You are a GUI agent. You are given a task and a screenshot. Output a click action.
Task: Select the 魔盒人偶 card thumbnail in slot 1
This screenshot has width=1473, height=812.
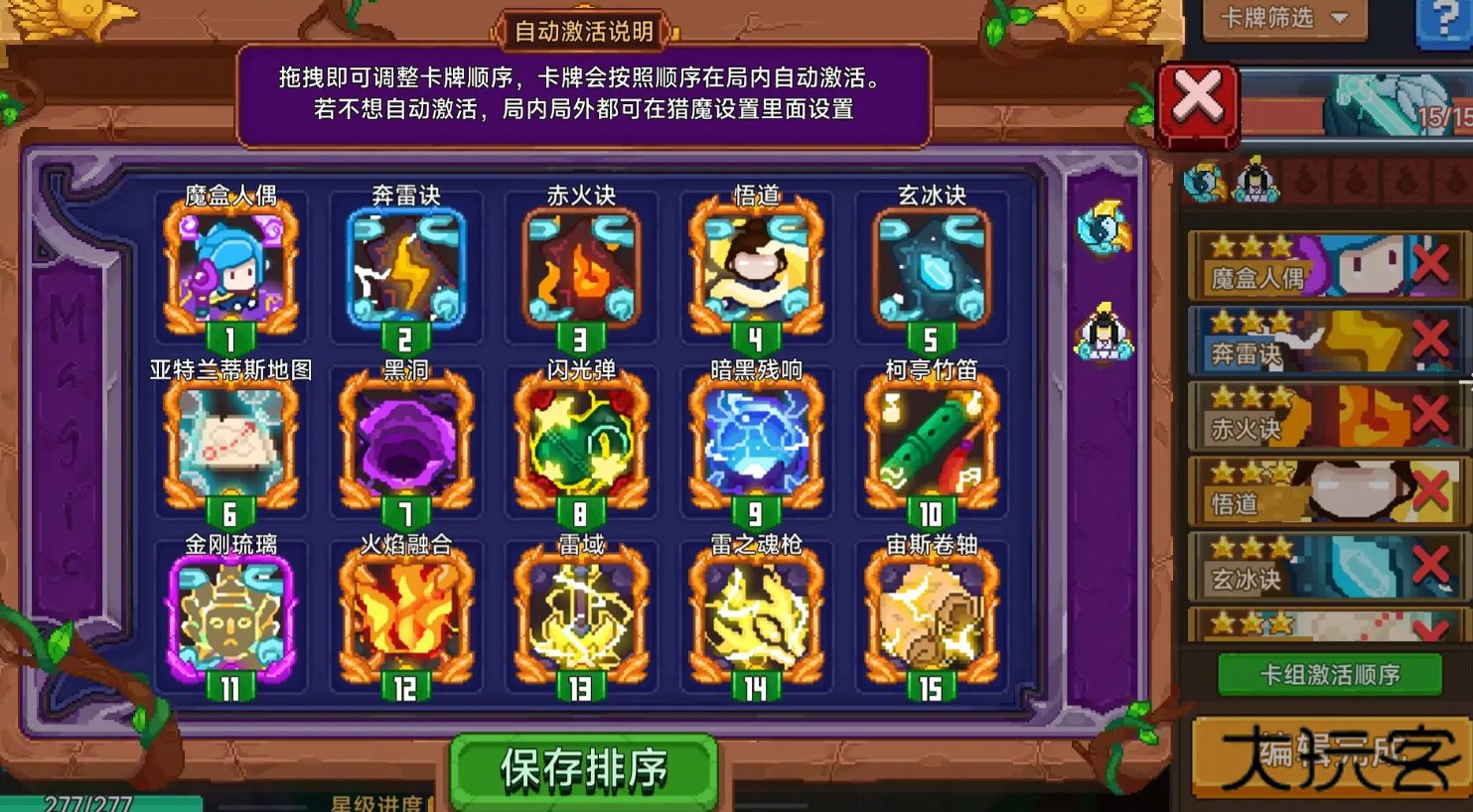230,266
